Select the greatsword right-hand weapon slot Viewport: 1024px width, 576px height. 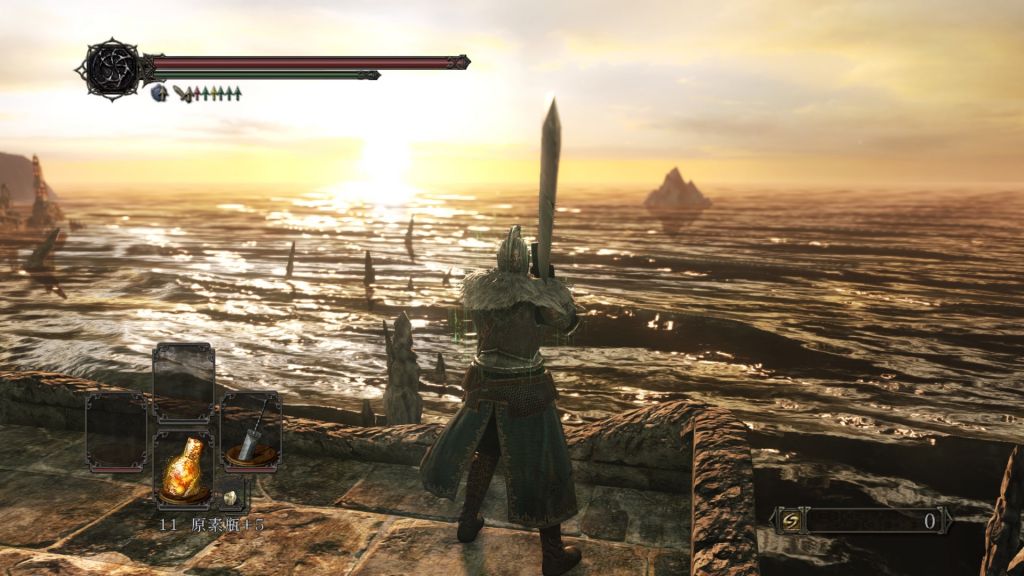click(x=251, y=430)
